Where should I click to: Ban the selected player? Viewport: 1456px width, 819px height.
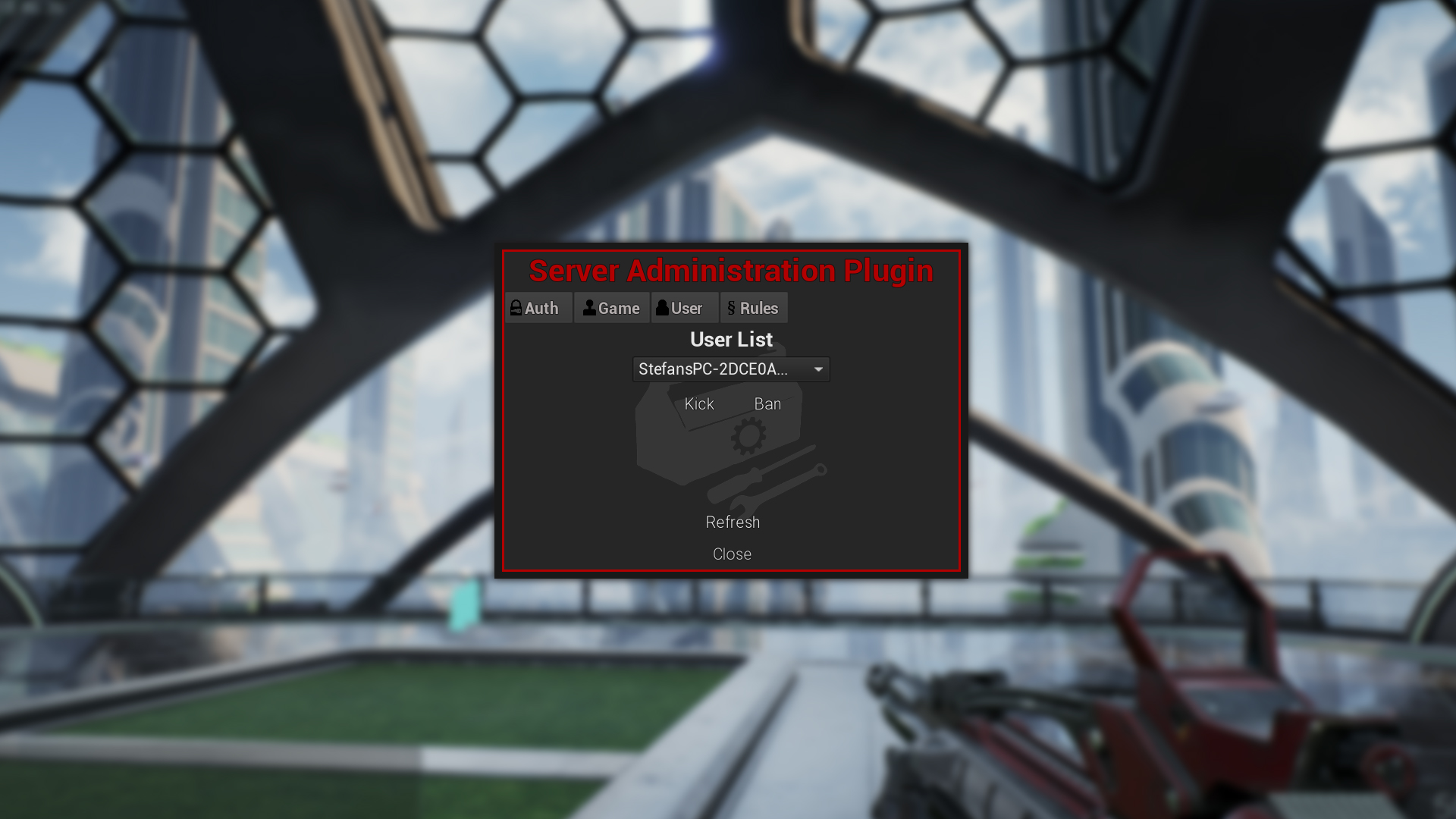[x=767, y=403]
